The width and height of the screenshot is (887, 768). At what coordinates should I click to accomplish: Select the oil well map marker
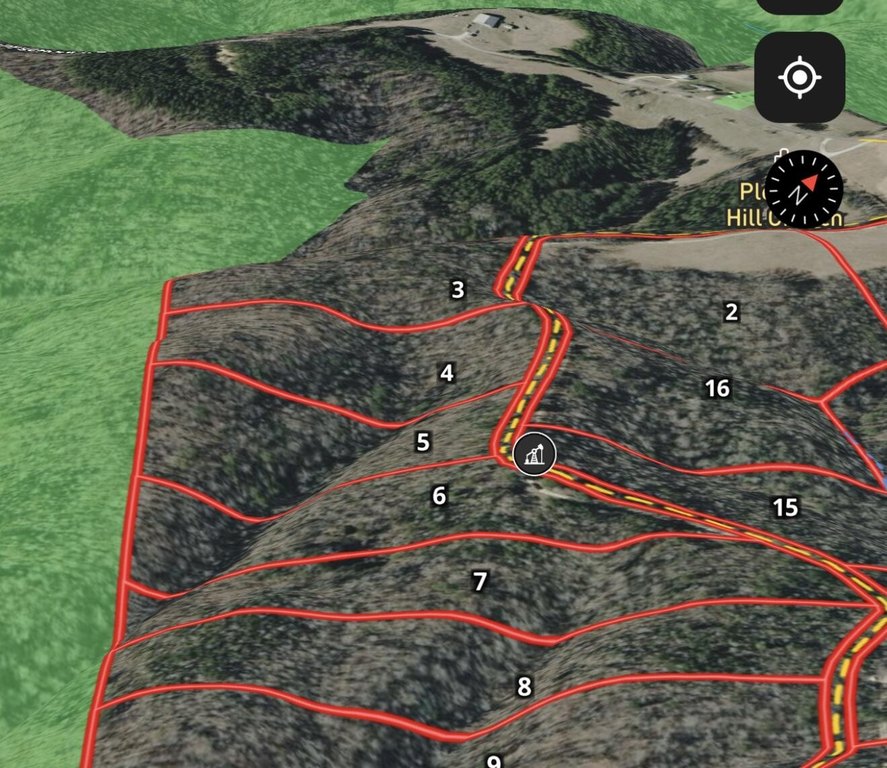(537, 454)
